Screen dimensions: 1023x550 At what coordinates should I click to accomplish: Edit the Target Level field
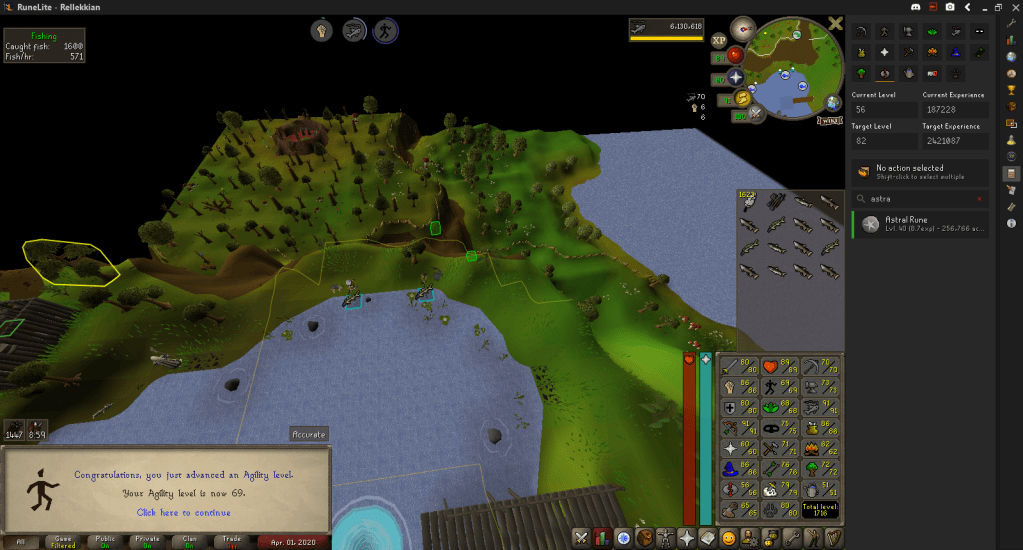pyautogui.click(x=883, y=141)
